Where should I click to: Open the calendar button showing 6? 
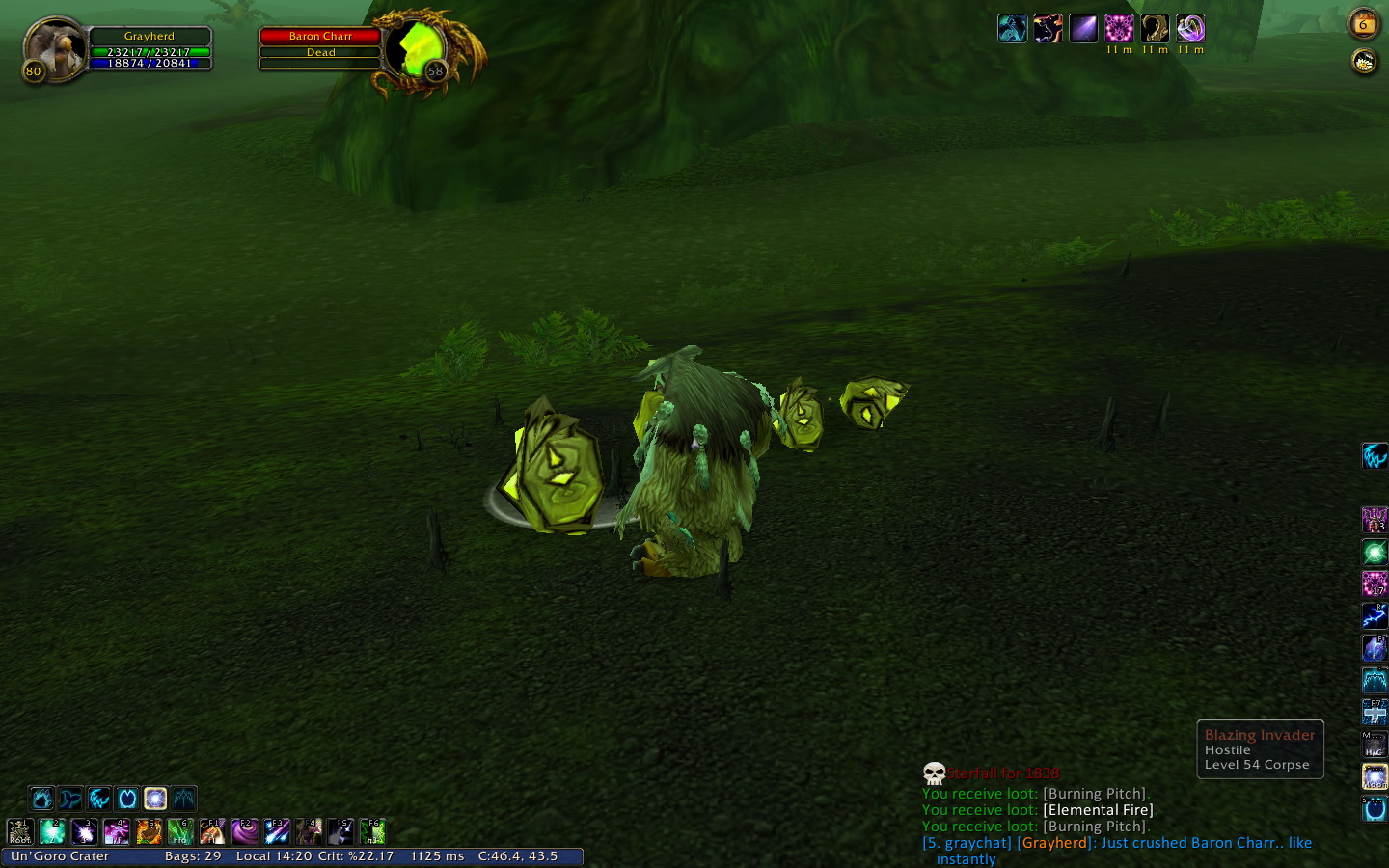click(x=1363, y=24)
